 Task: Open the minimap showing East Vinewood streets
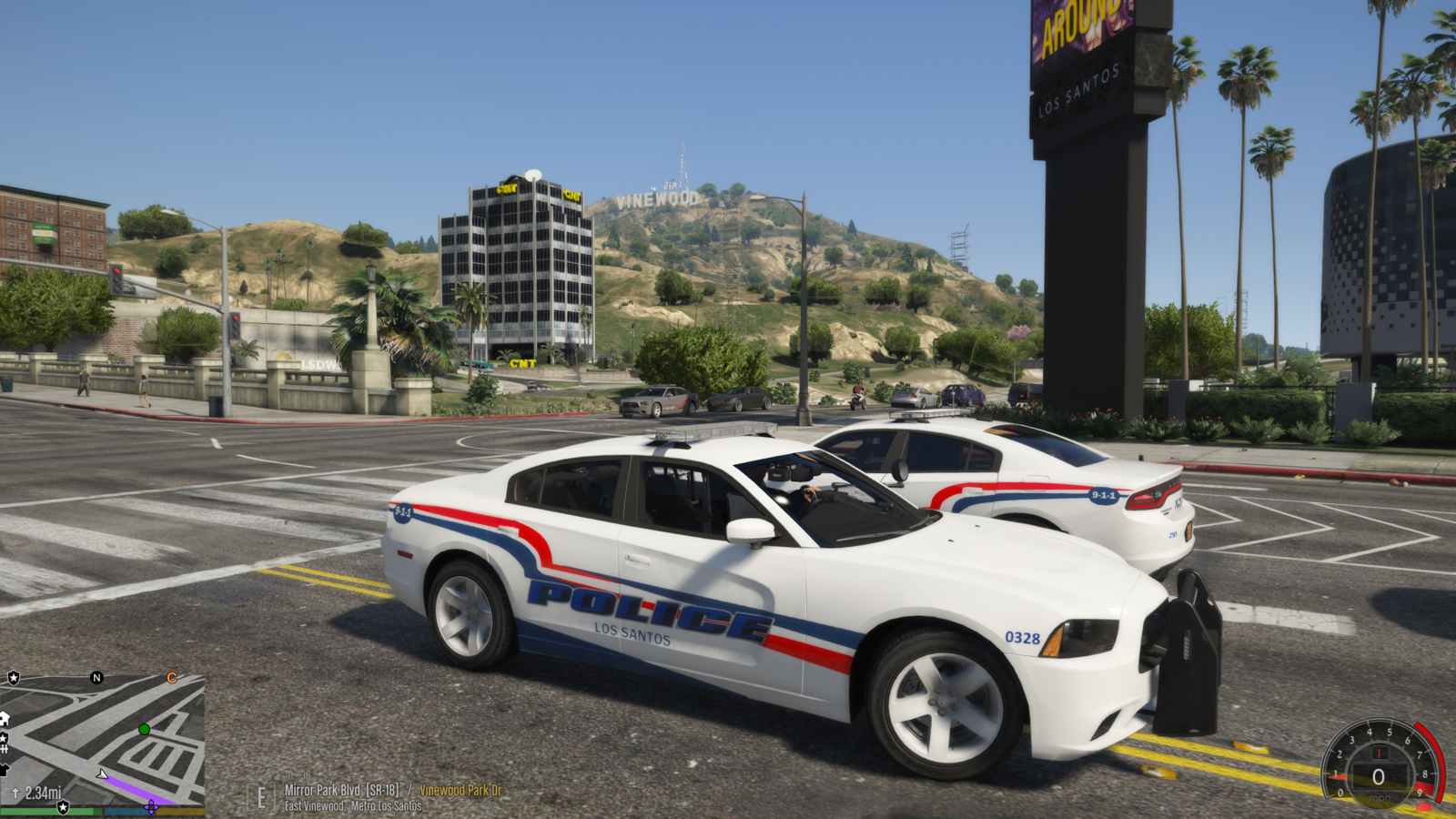coord(103,742)
